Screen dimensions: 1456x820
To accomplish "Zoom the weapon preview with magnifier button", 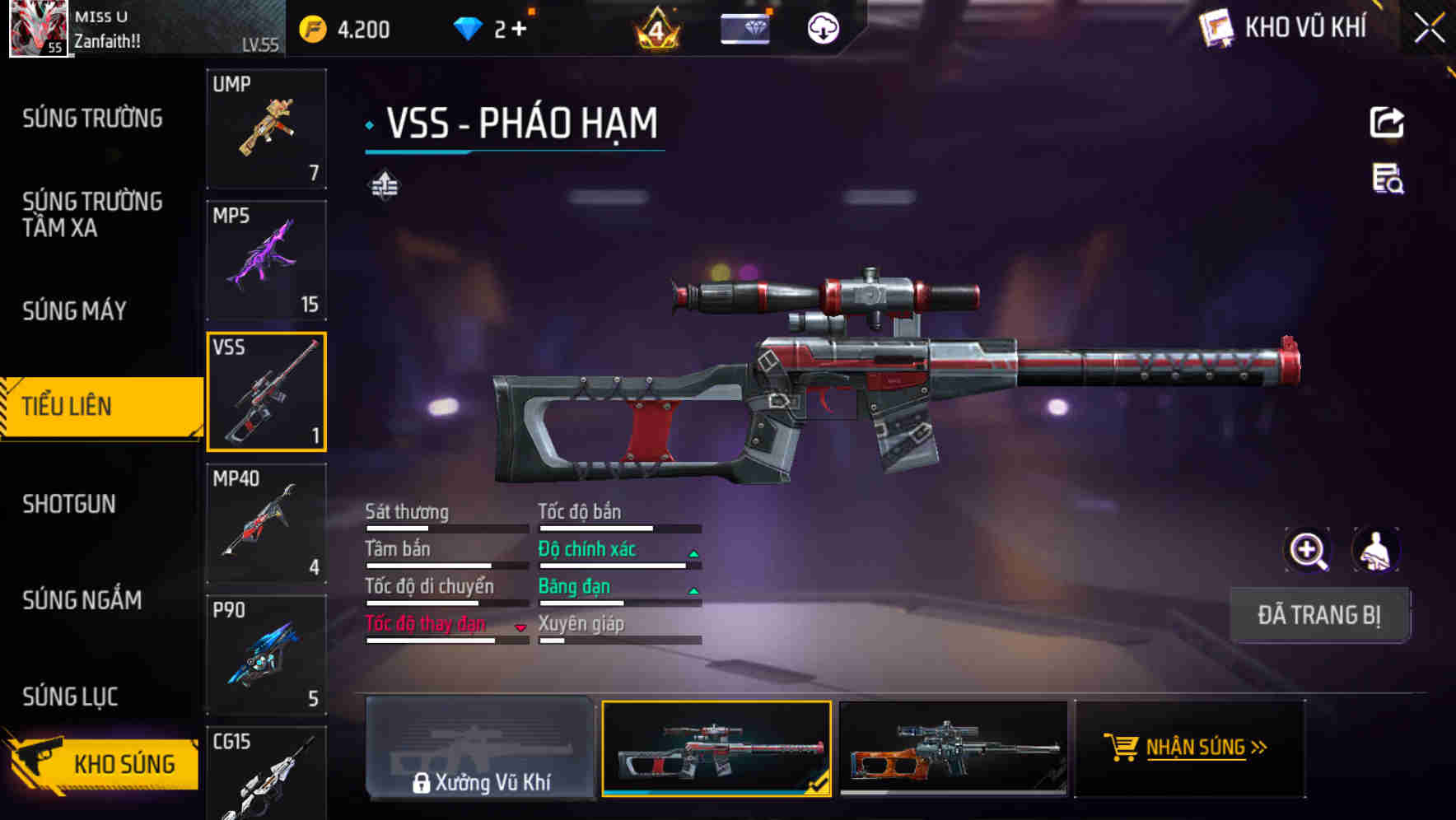I will coord(1309,550).
